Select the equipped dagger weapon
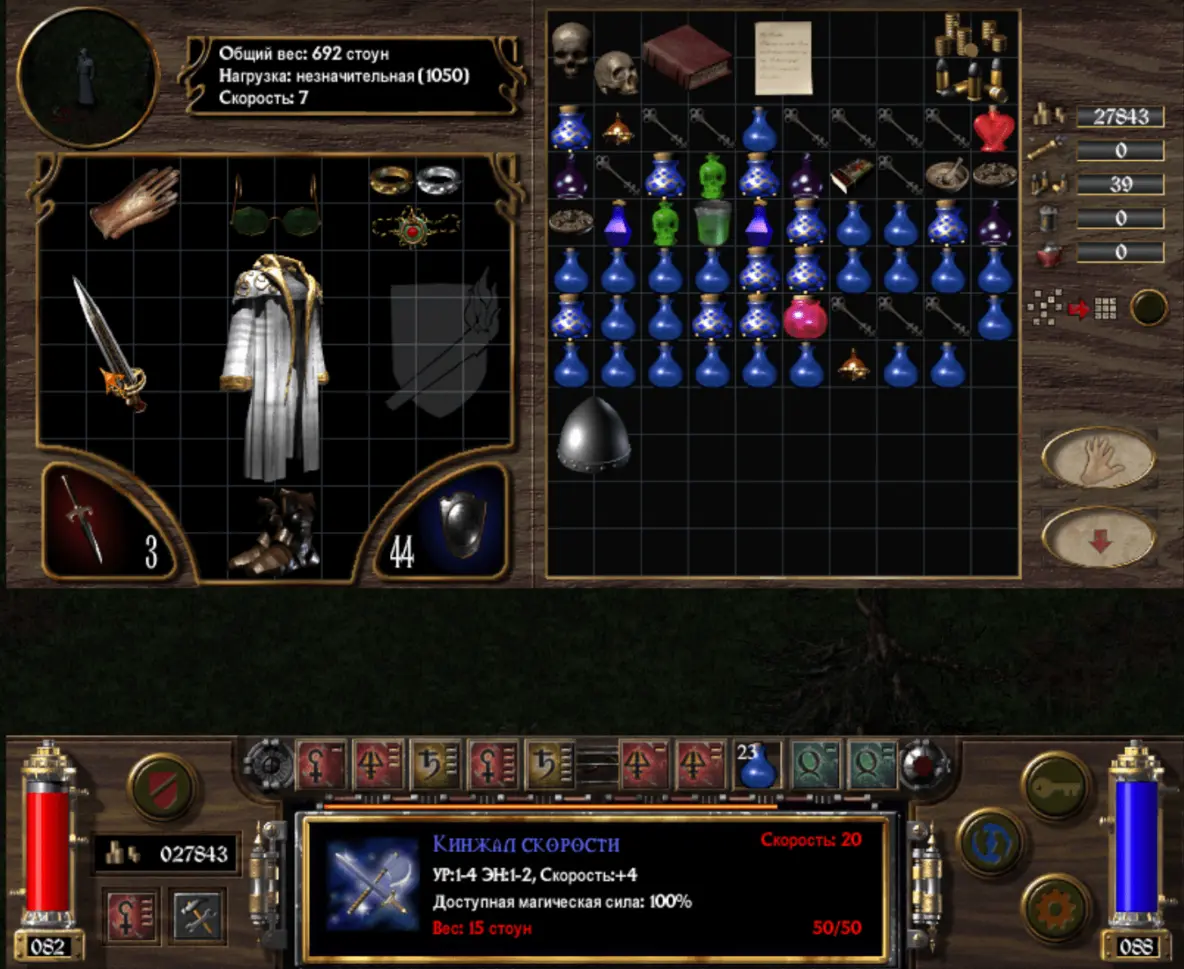The height and width of the screenshot is (969, 1184). click(x=110, y=345)
